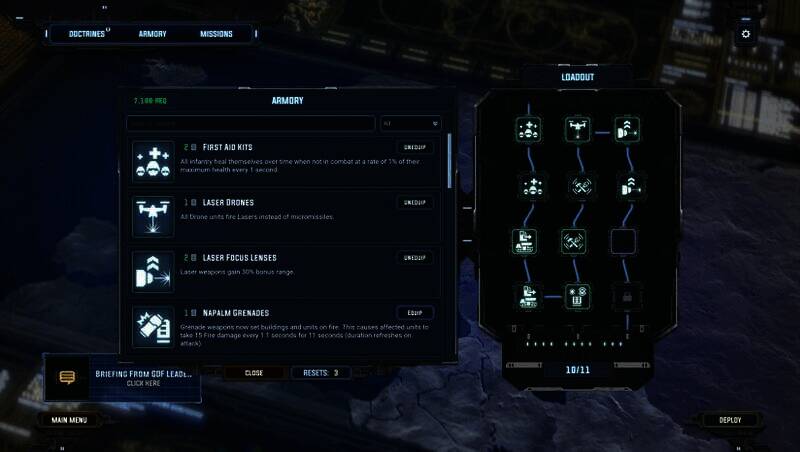Viewport: 800px width, 452px height.
Task: Go to the Missions tab
Action: pyautogui.click(x=215, y=34)
